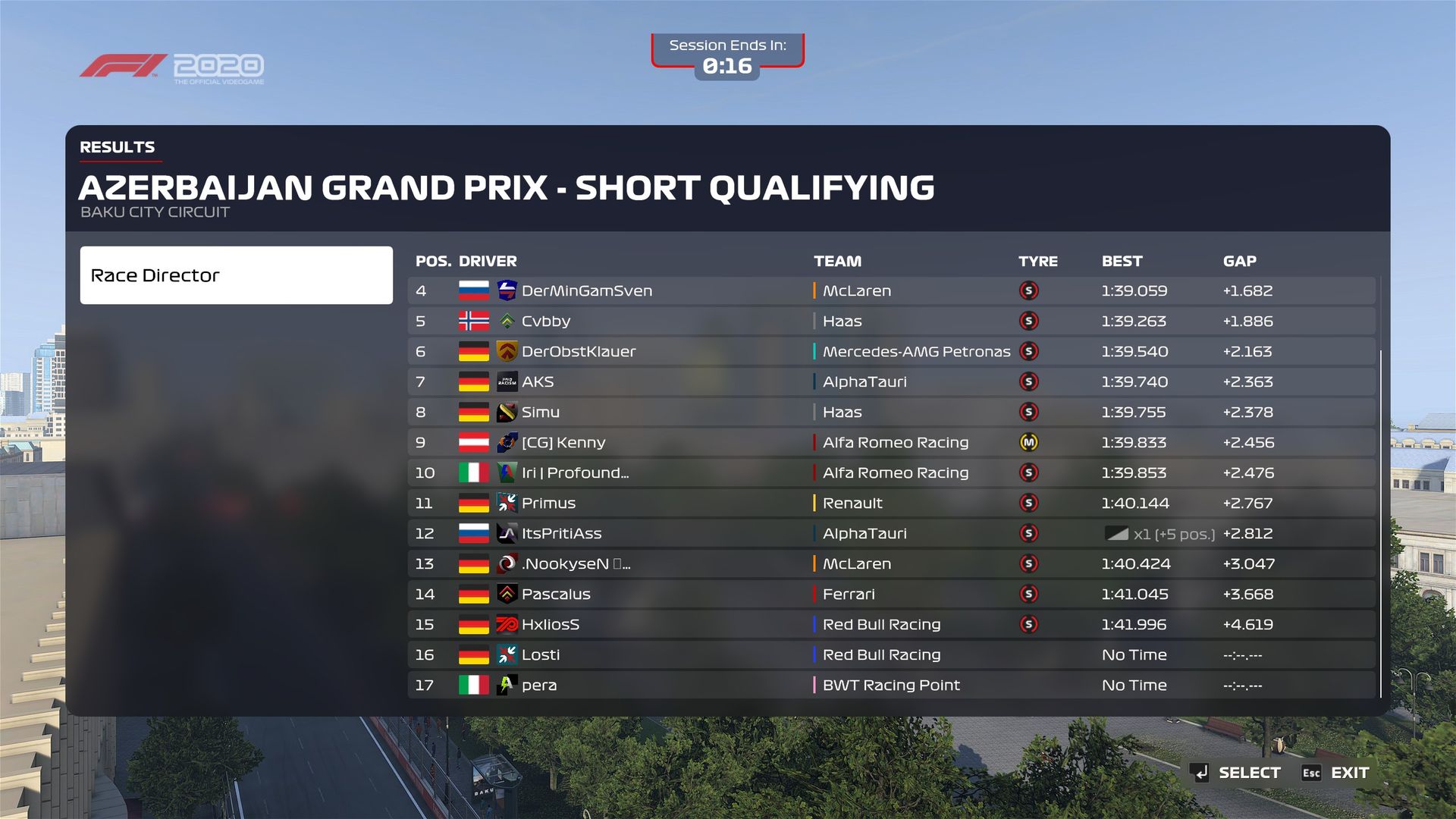Screen dimensions: 1456x819
Task: Click the results list scrollbar
Action: [1381, 523]
